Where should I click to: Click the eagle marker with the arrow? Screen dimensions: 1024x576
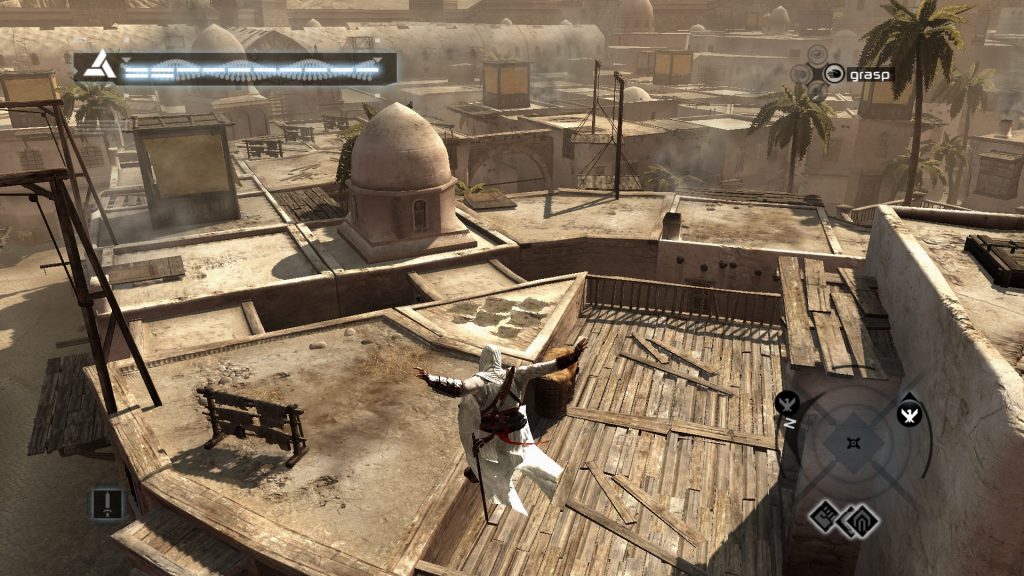[x=909, y=412]
